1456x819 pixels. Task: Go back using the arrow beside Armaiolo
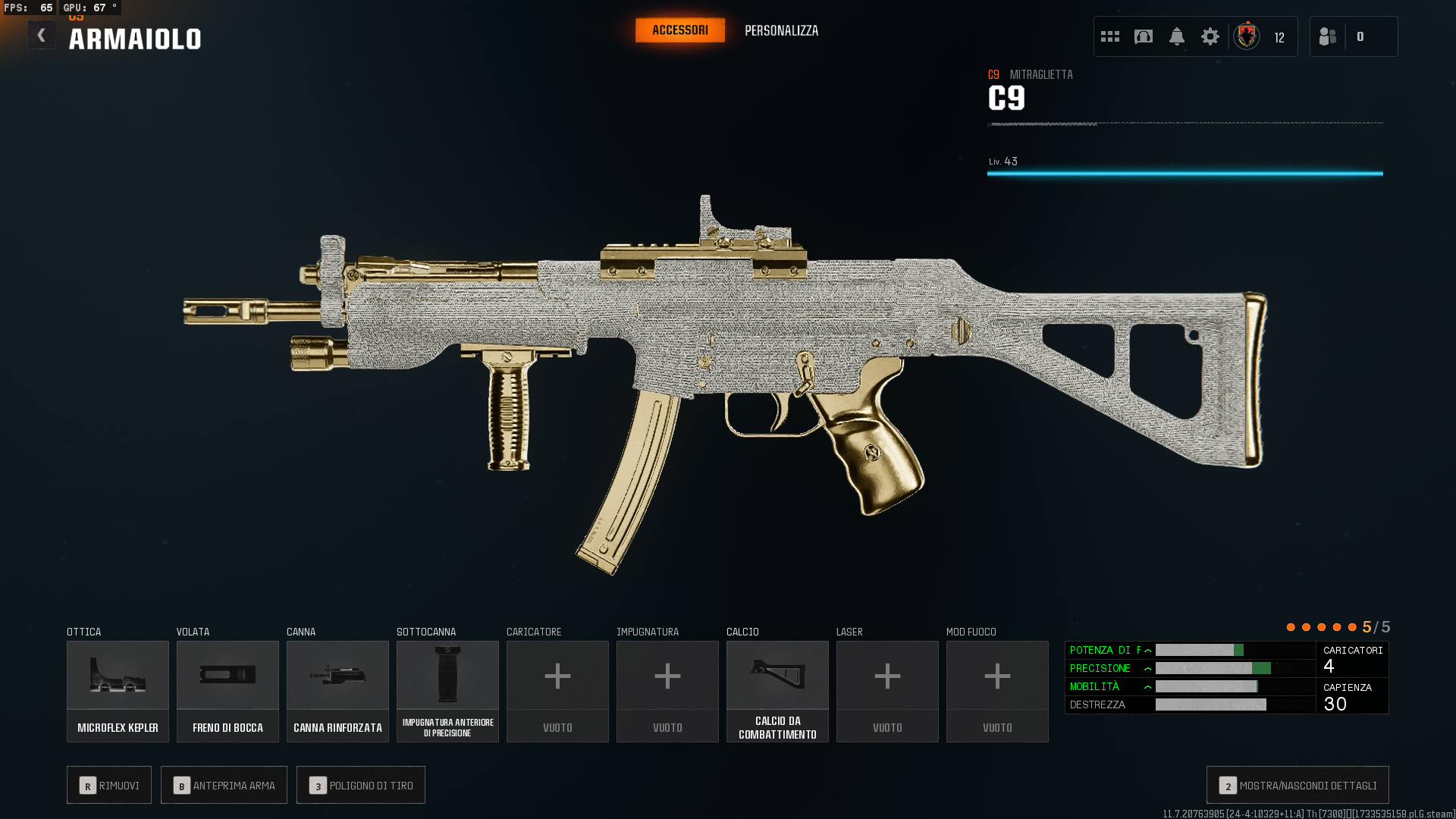pyautogui.click(x=42, y=36)
